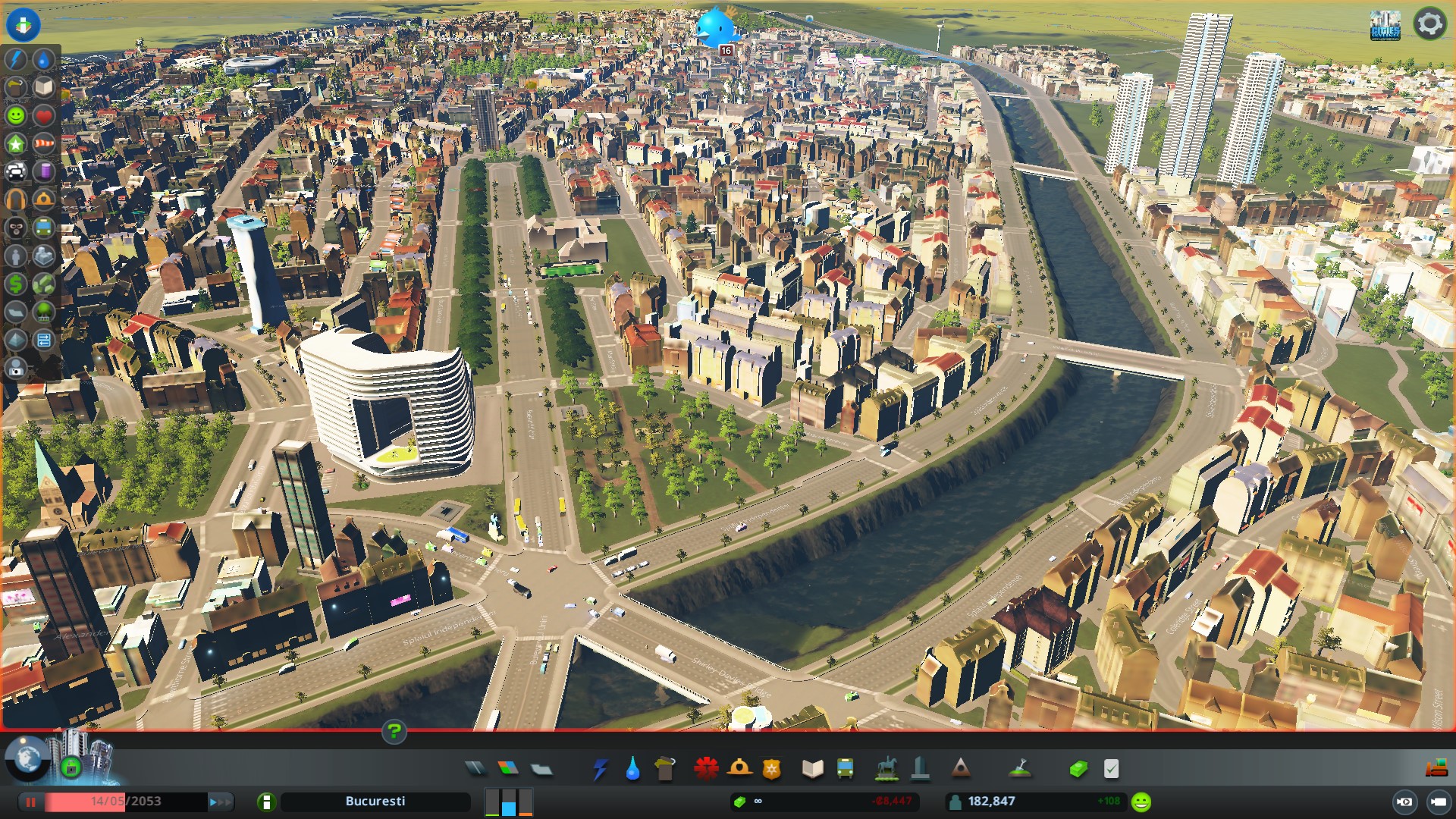Show the traffic info view
The image size is (1456, 819).
[x=16, y=171]
